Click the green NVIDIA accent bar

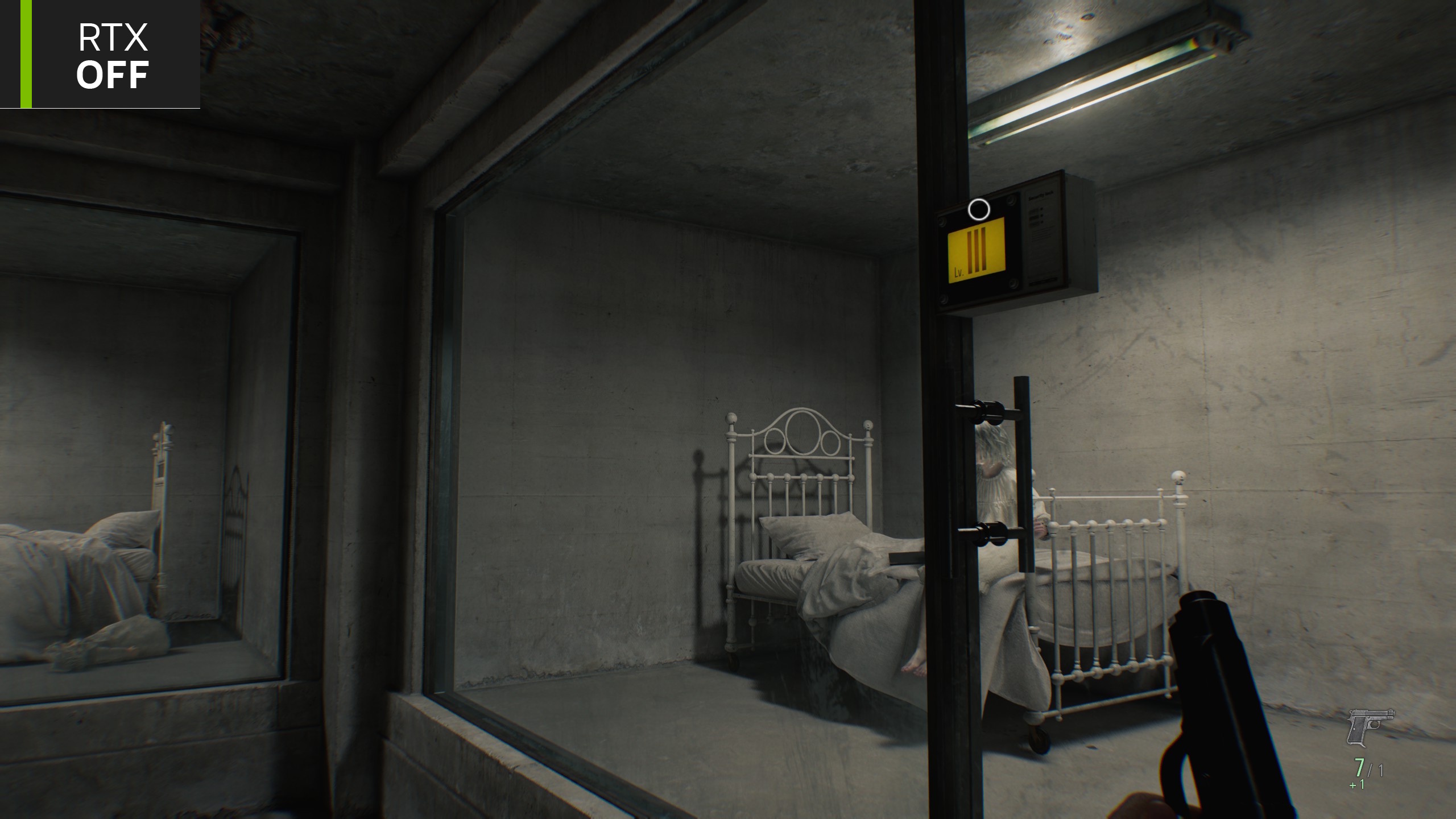[26, 54]
